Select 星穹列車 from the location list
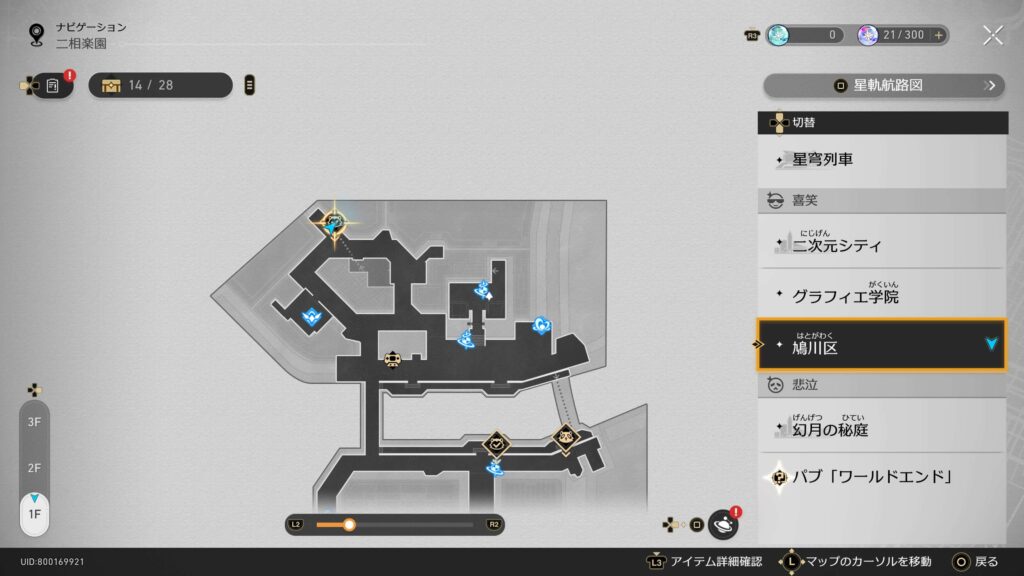The height and width of the screenshot is (576, 1024). tap(882, 159)
